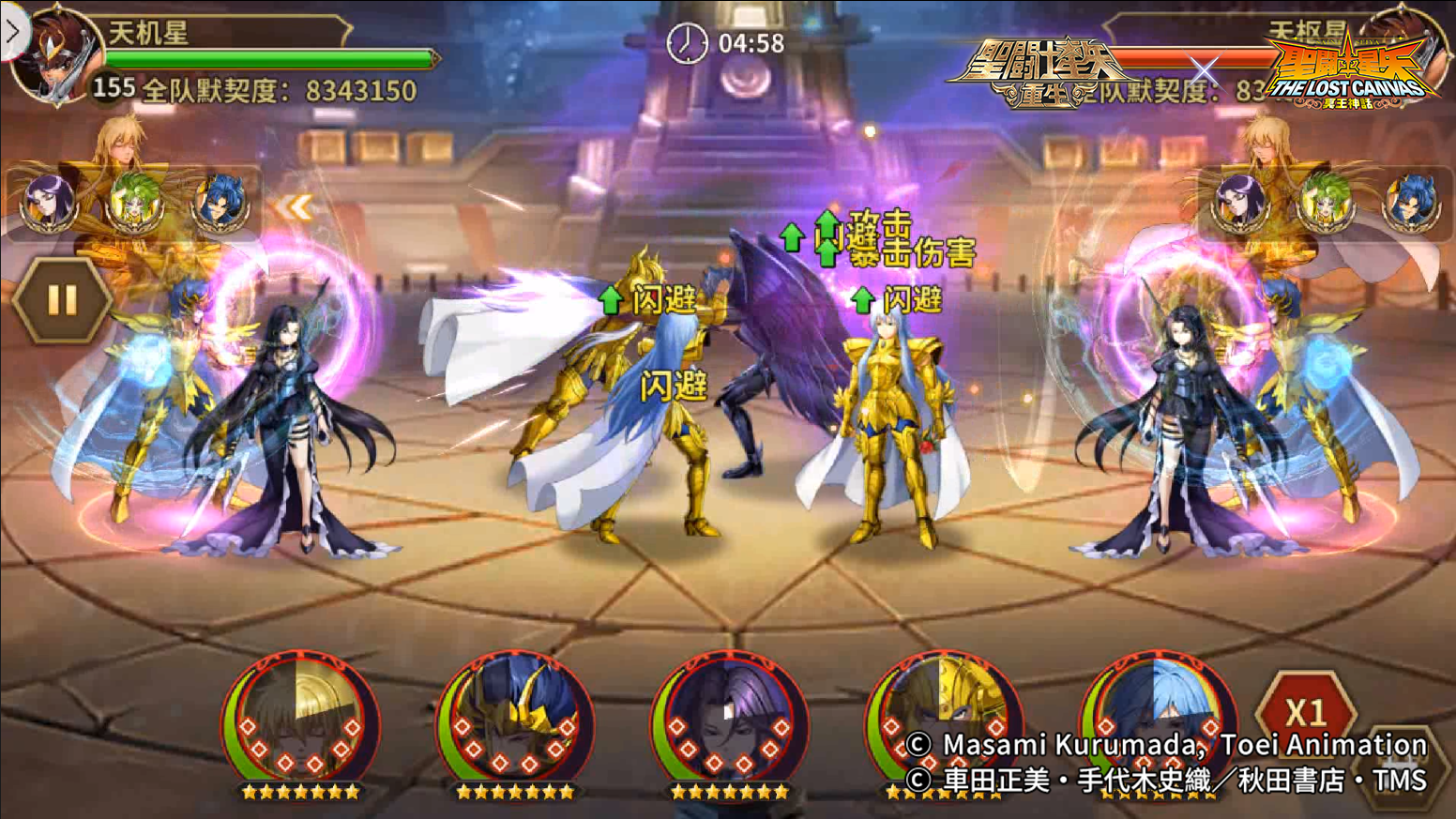Pause the battle with the hexagon pause button
1456x819 pixels.
tap(62, 300)
